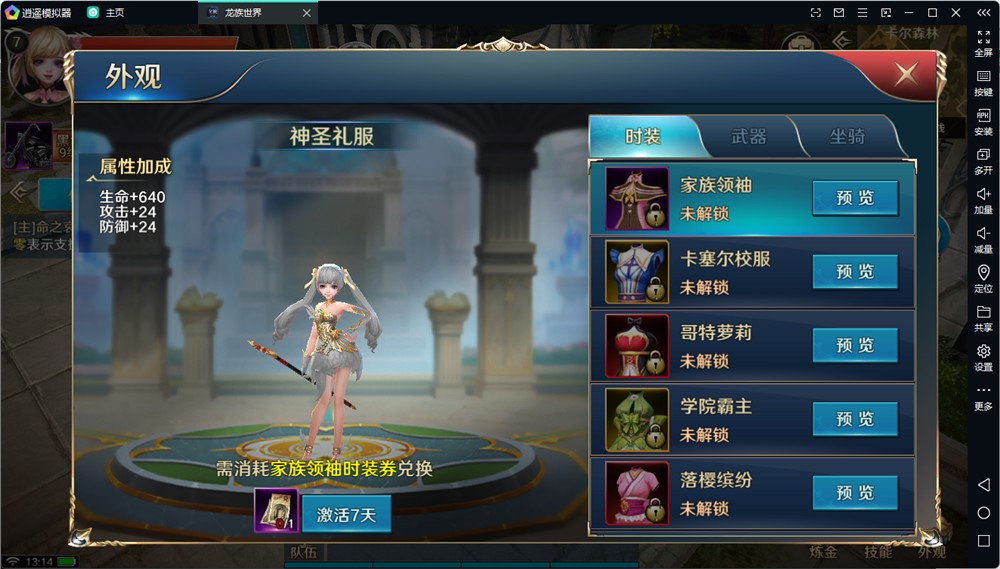Select the locked 学院霸主 armor icon
Screen dimensions: 1000x569
pyautogui.click(x=637, y=420)
